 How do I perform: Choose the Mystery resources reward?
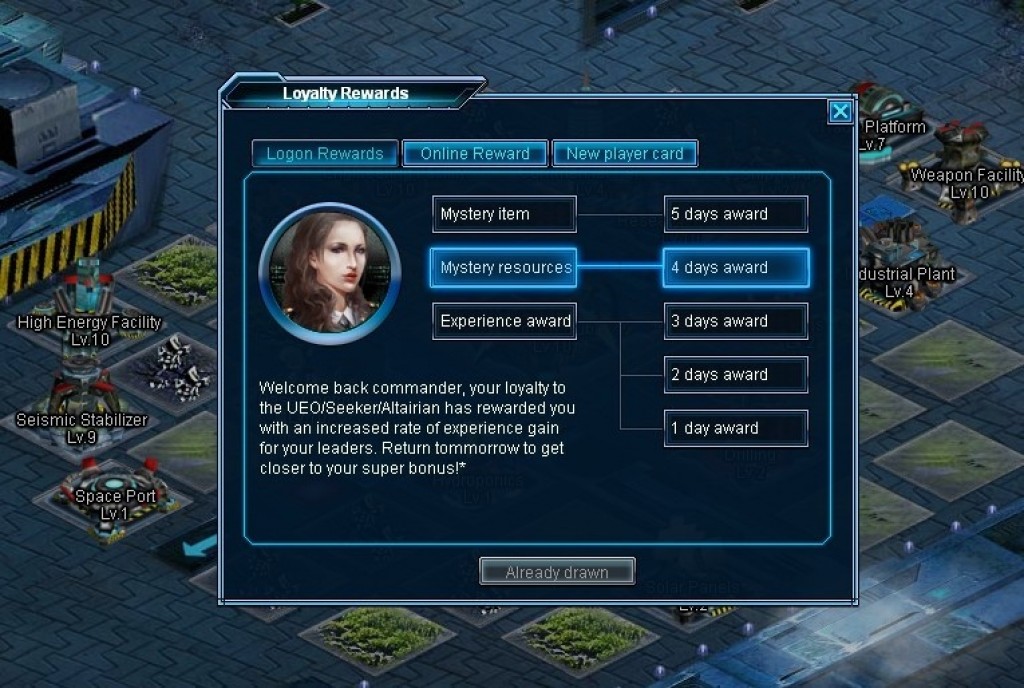504,268
